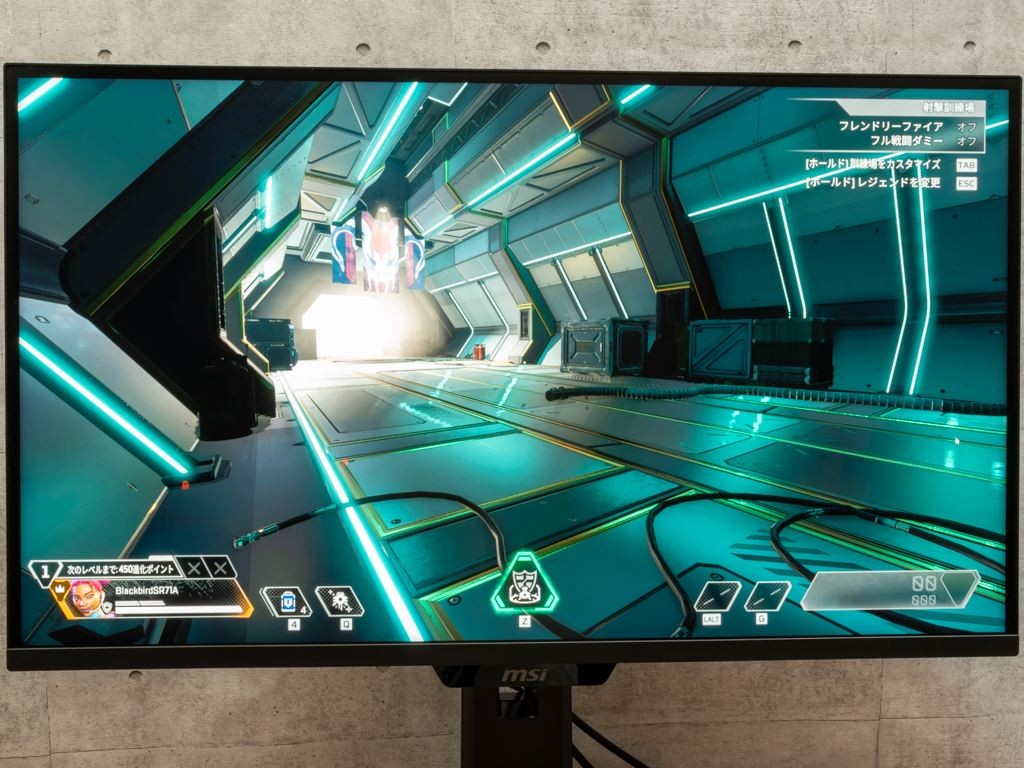Image resolution: width=1024 pixels, height=768 pixels.
Task: Activate the tactical ability burst icon
Action: point(339,601)
